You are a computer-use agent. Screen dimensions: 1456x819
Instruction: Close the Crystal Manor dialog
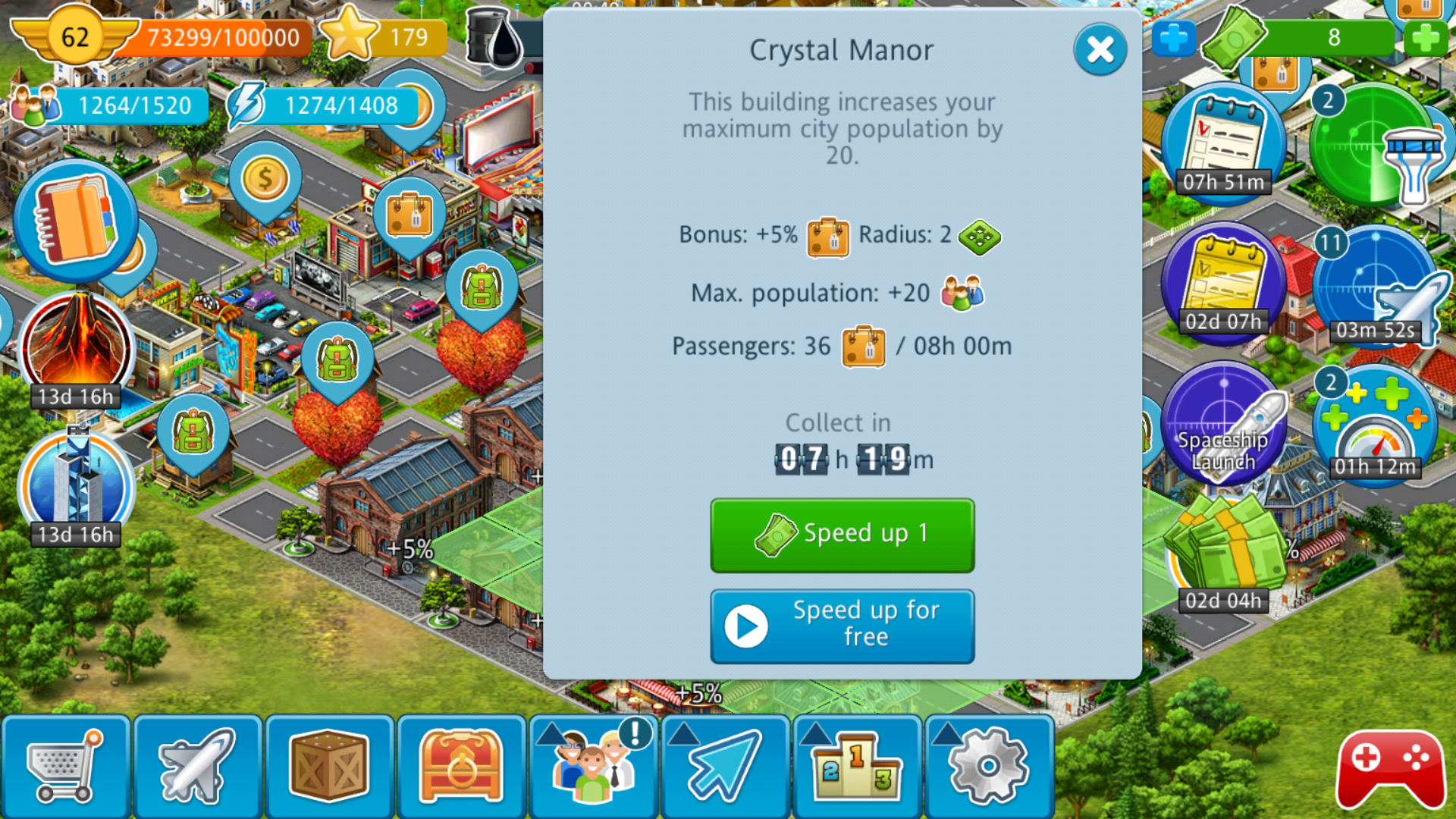[x=1100, y=50]
